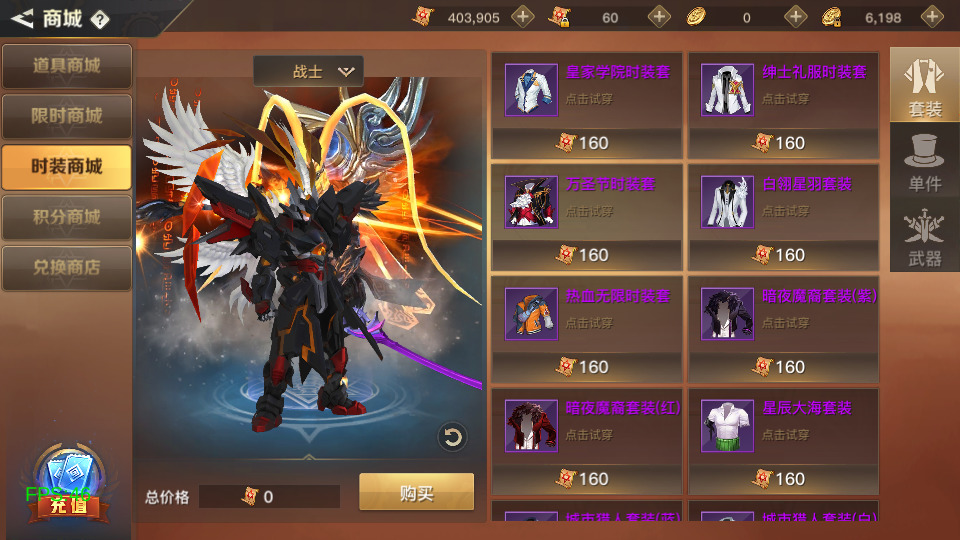Switch to the 限时商城 category
The image size is (960, 540).
tap(66, 116)
